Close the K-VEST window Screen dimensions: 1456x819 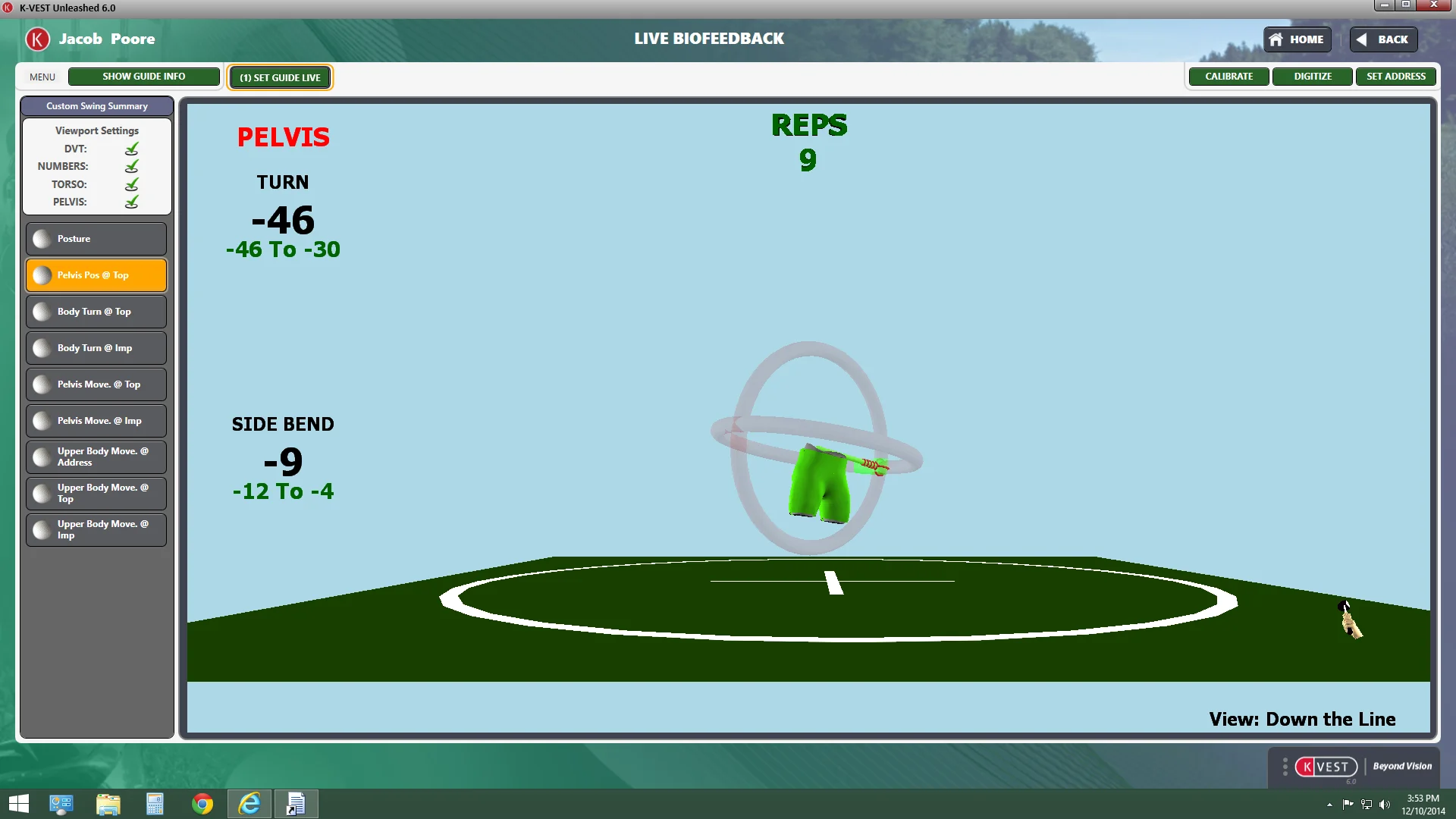[1433, 5]
